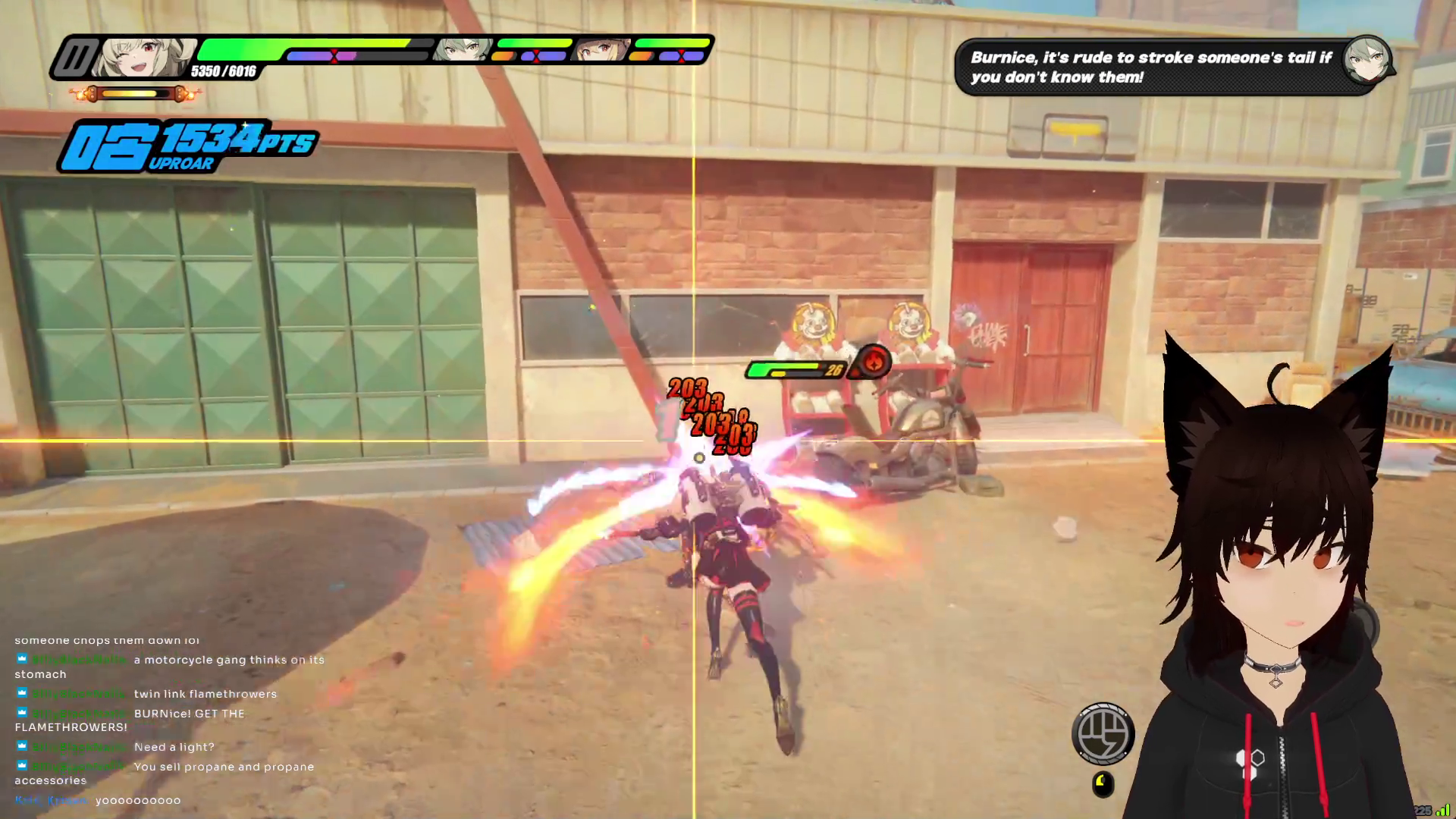
Task: Select the active blonde character's portrait
Action: [x=144, y=57]
